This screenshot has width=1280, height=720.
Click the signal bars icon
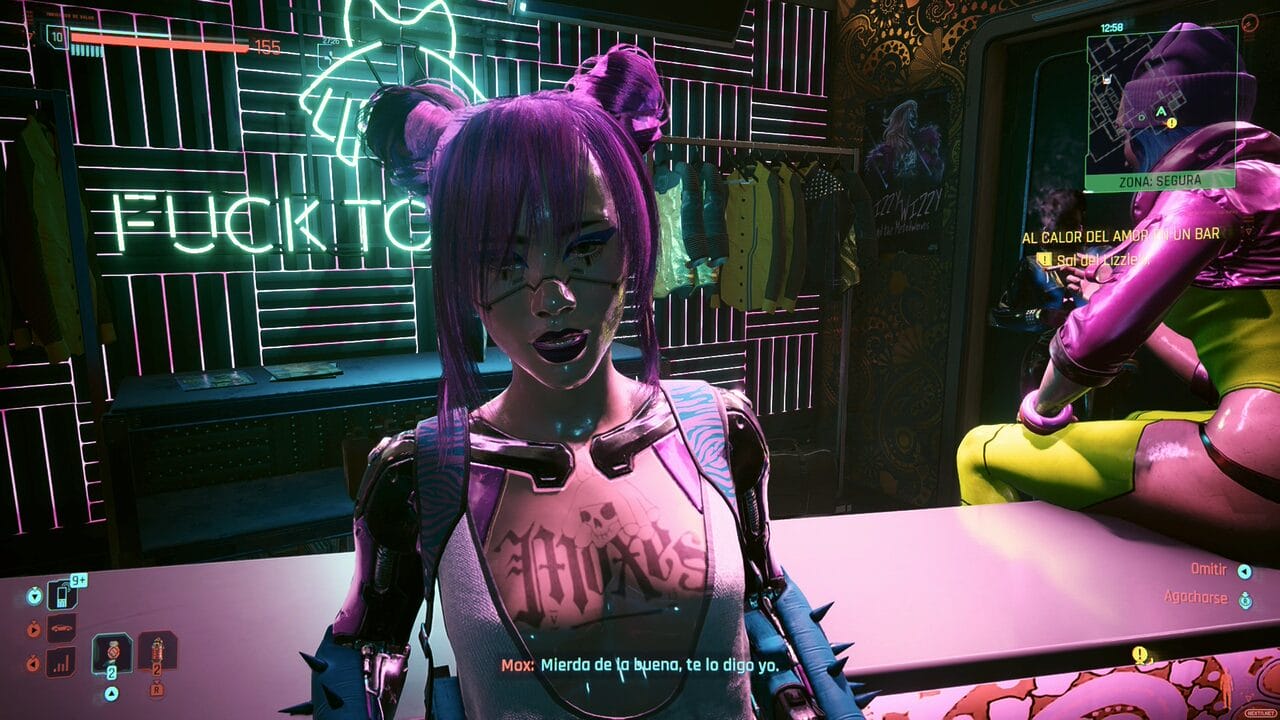tap(61, 661)
